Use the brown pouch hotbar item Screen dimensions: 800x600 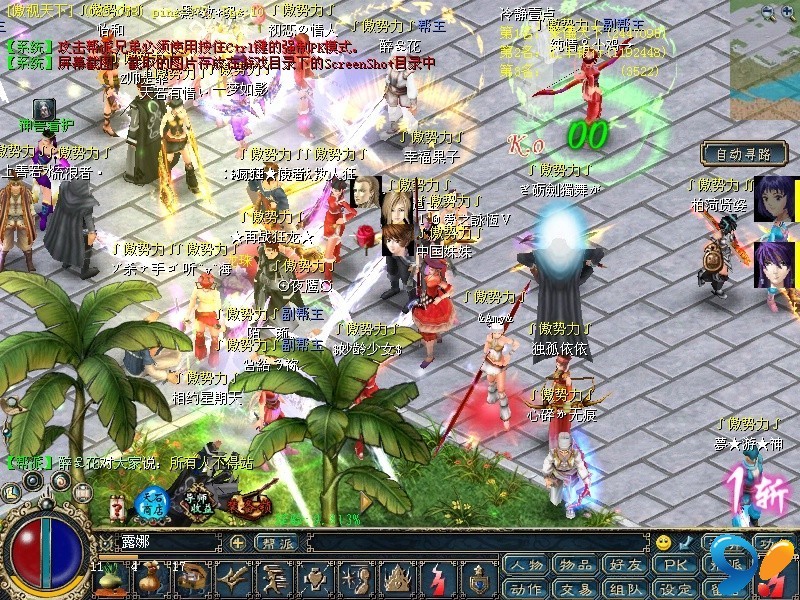[x=148, y=578]
